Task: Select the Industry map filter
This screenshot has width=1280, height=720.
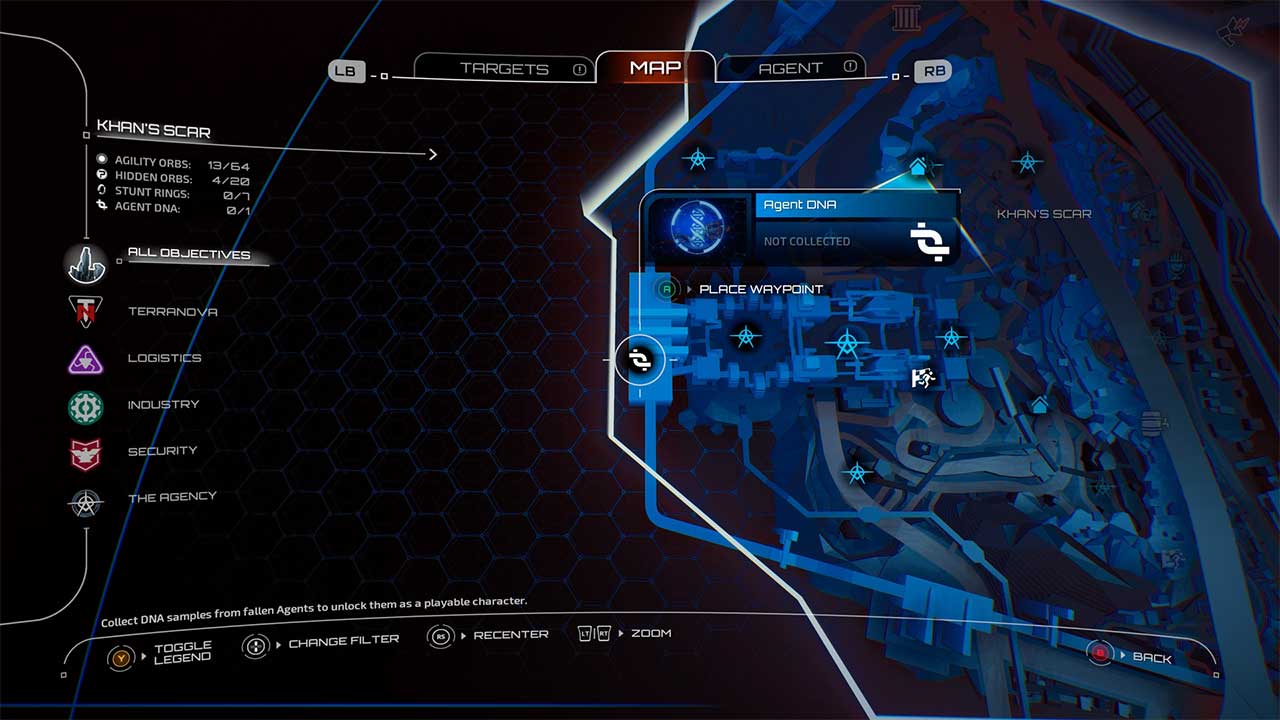Action: (86, 405)
